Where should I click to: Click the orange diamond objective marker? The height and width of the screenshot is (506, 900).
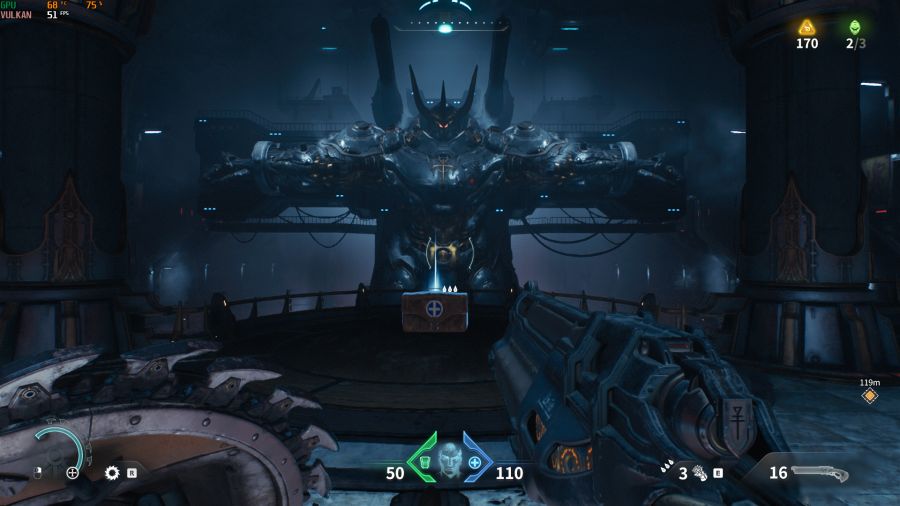point(869,396)
